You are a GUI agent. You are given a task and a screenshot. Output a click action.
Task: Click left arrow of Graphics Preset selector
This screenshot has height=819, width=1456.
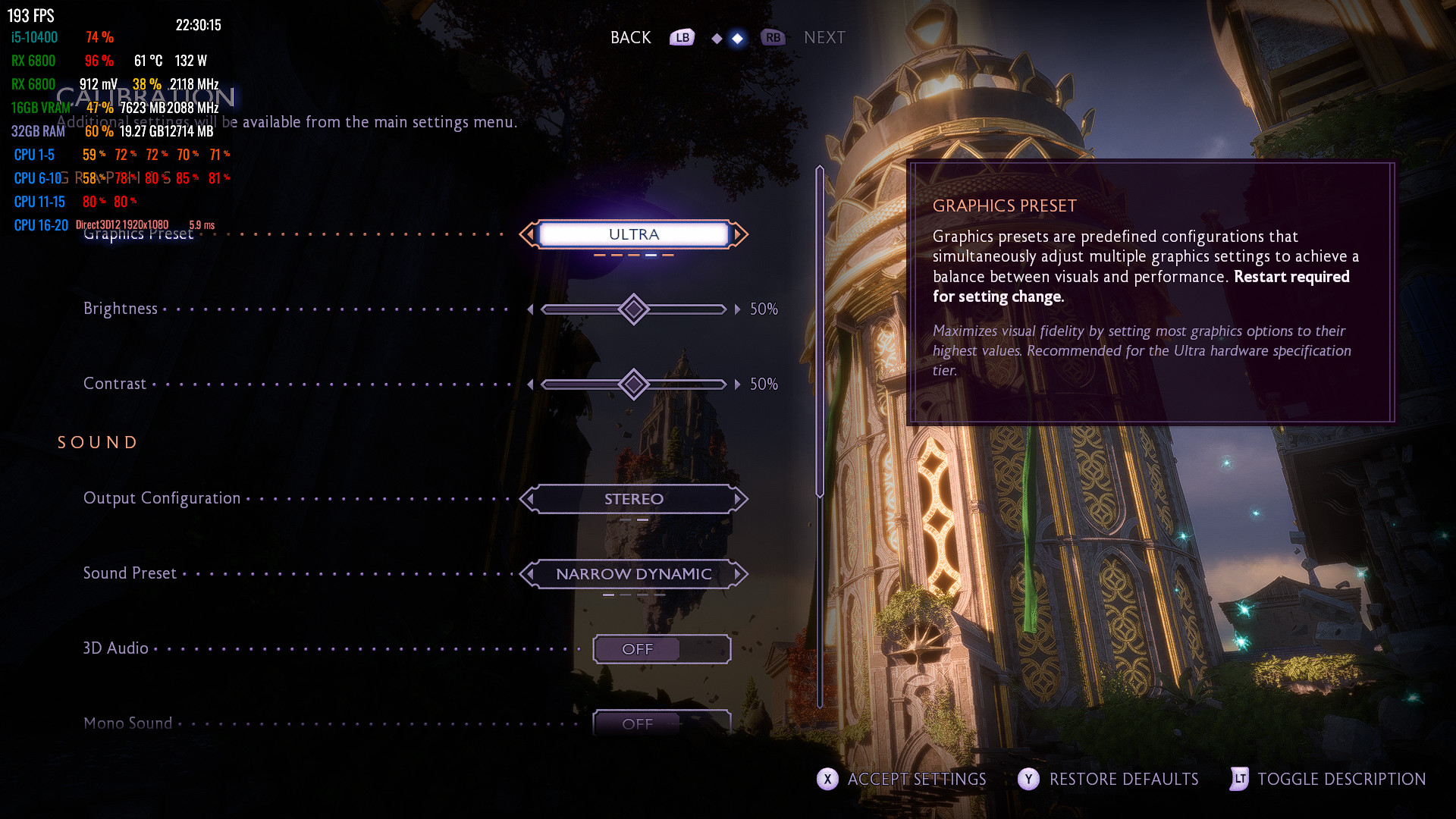coord(529,234)
